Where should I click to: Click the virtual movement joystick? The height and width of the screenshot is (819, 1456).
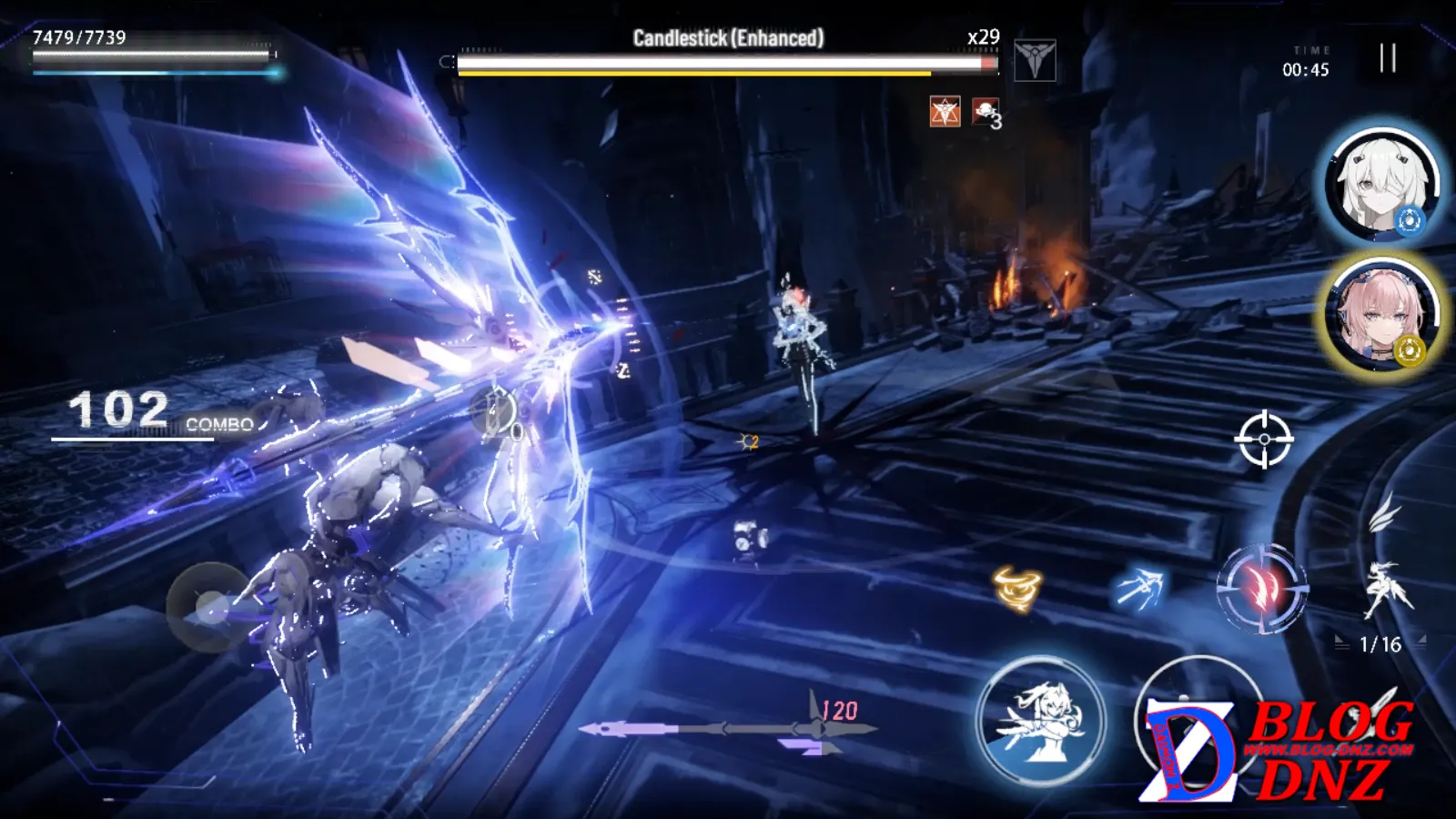(x=210, y=607)
